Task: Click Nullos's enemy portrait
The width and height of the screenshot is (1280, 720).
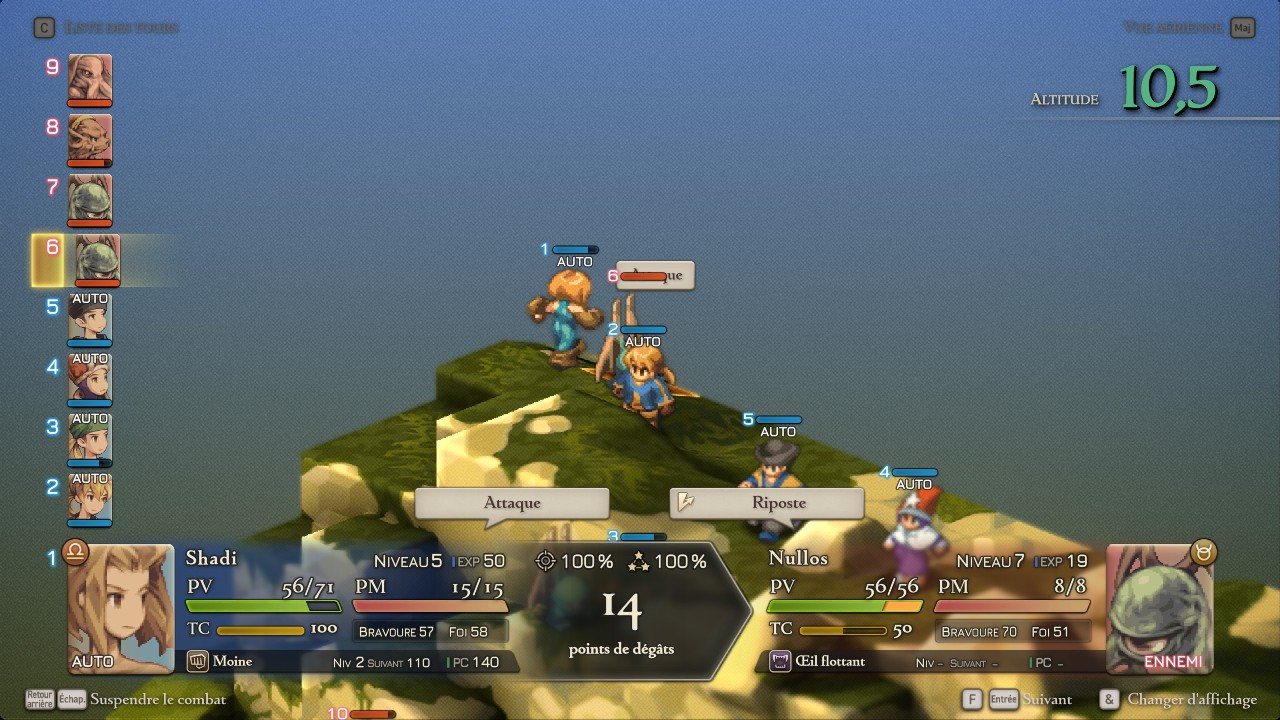Action: [1159, 608]
